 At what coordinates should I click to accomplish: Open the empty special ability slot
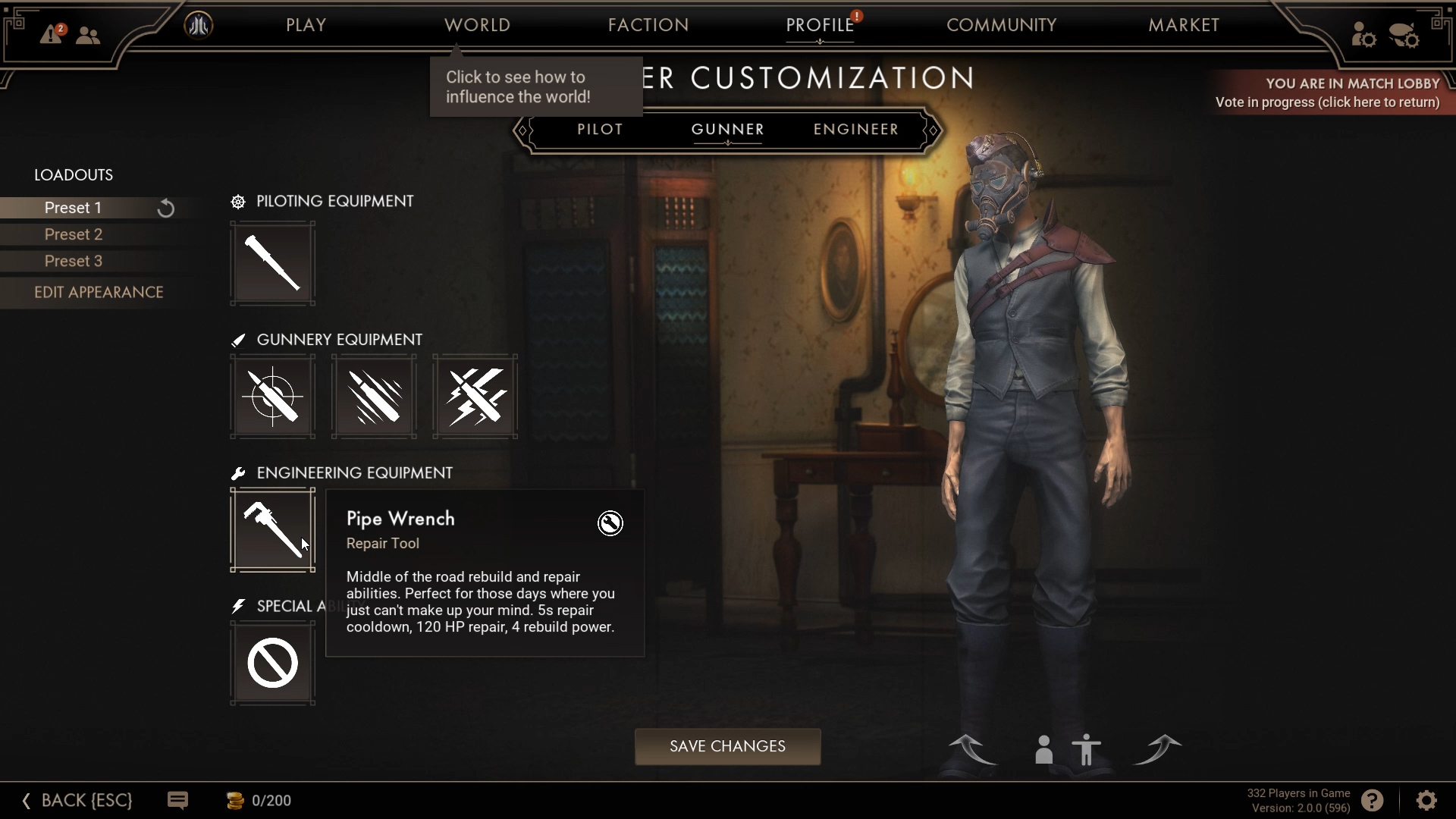click(272, 663)
